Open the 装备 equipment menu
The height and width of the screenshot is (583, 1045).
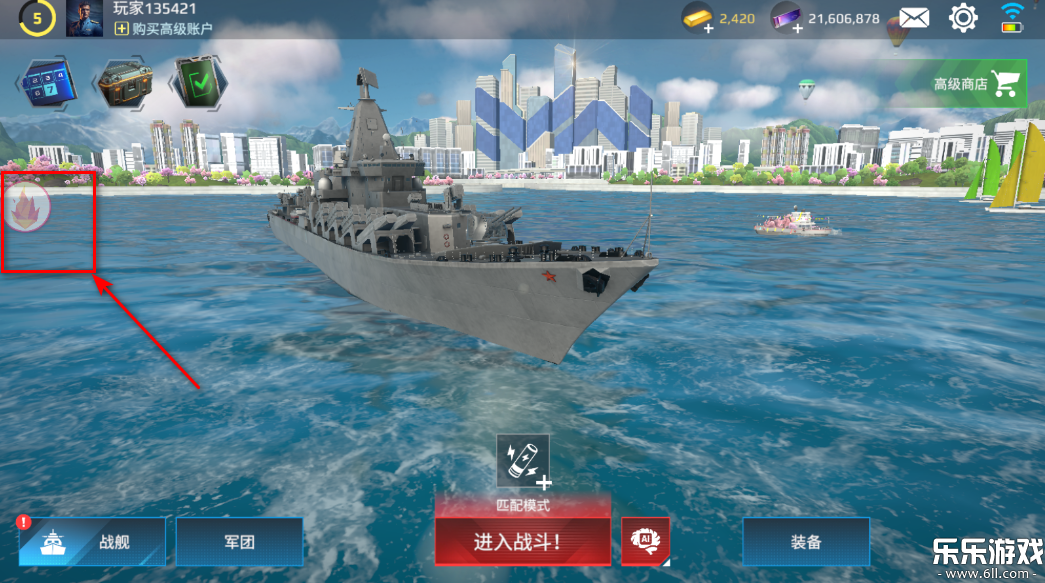tap(805, 542)
